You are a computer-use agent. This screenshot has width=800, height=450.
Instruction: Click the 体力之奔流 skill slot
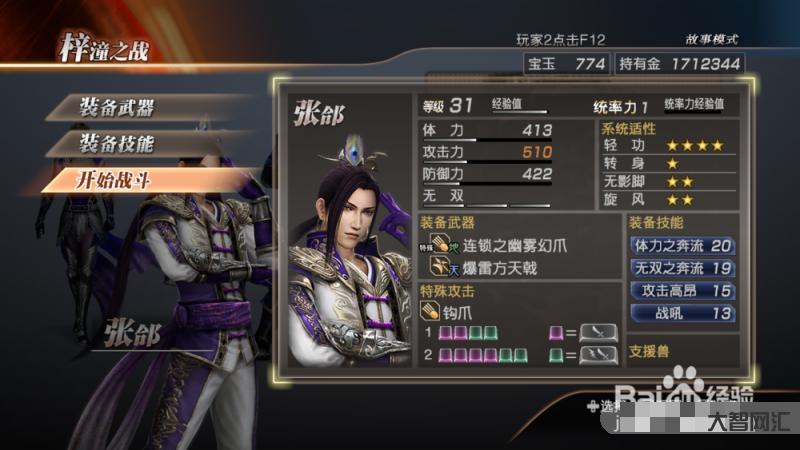[x=682, y=245]
